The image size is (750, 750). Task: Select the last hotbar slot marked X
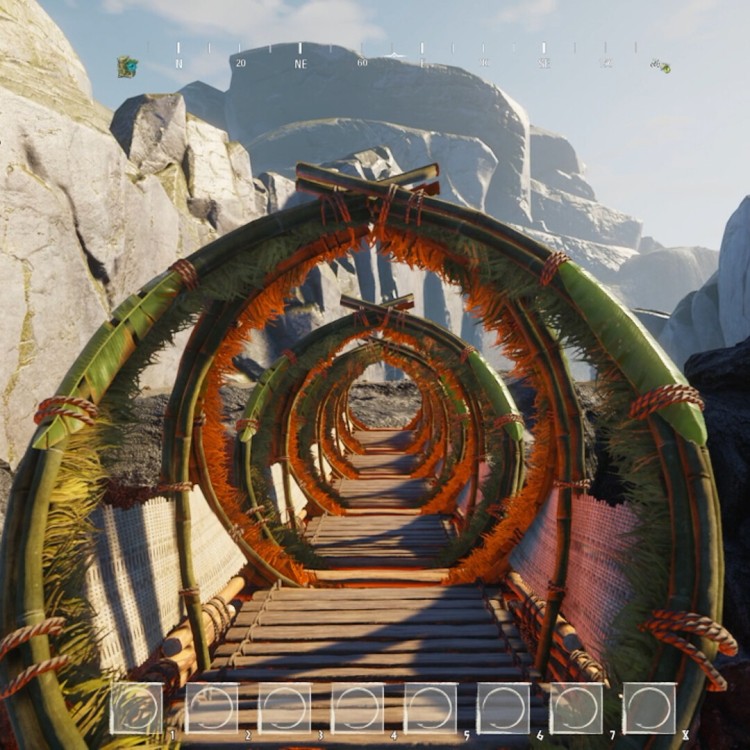(649, 708)
